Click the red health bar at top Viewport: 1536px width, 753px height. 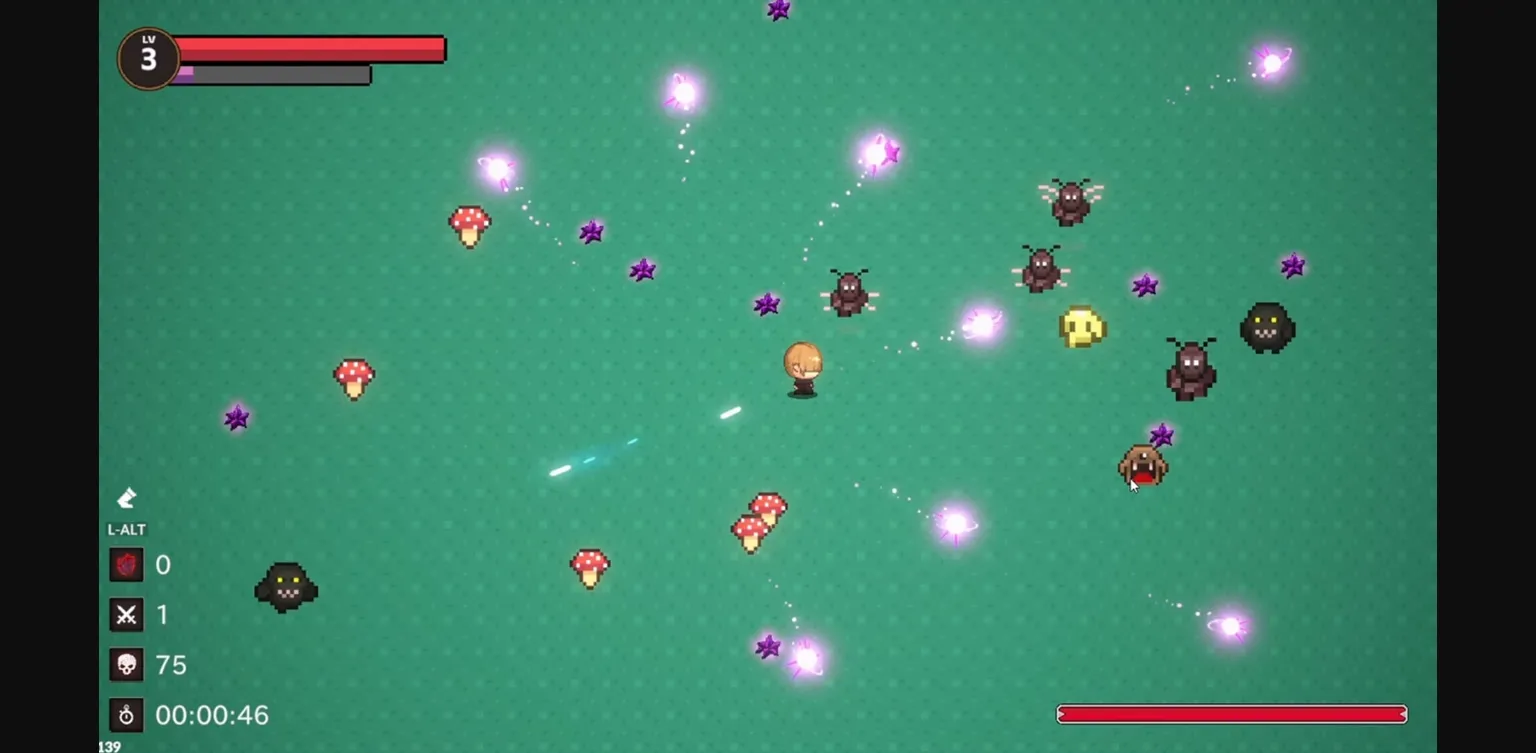(x=310, y=48)
